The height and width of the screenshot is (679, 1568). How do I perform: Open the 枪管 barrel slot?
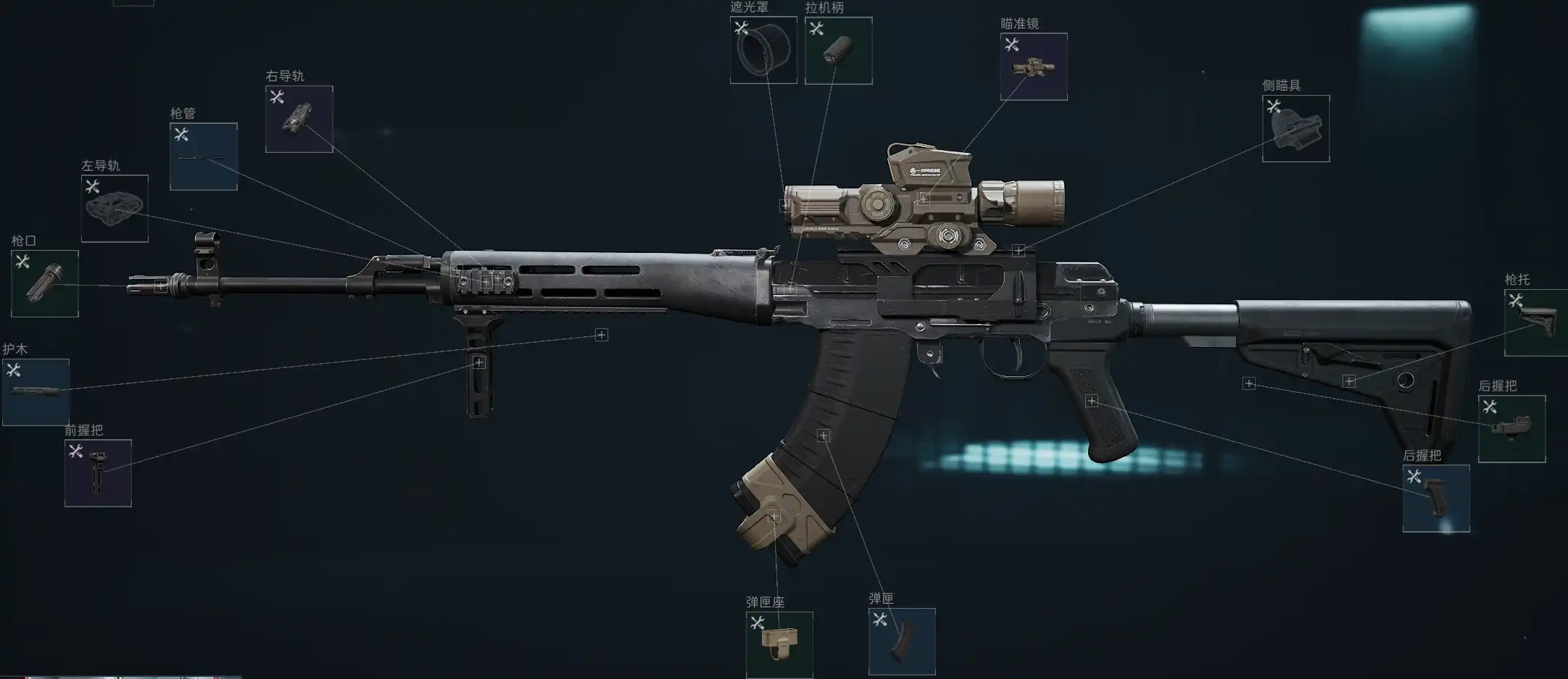pos(204,157)
